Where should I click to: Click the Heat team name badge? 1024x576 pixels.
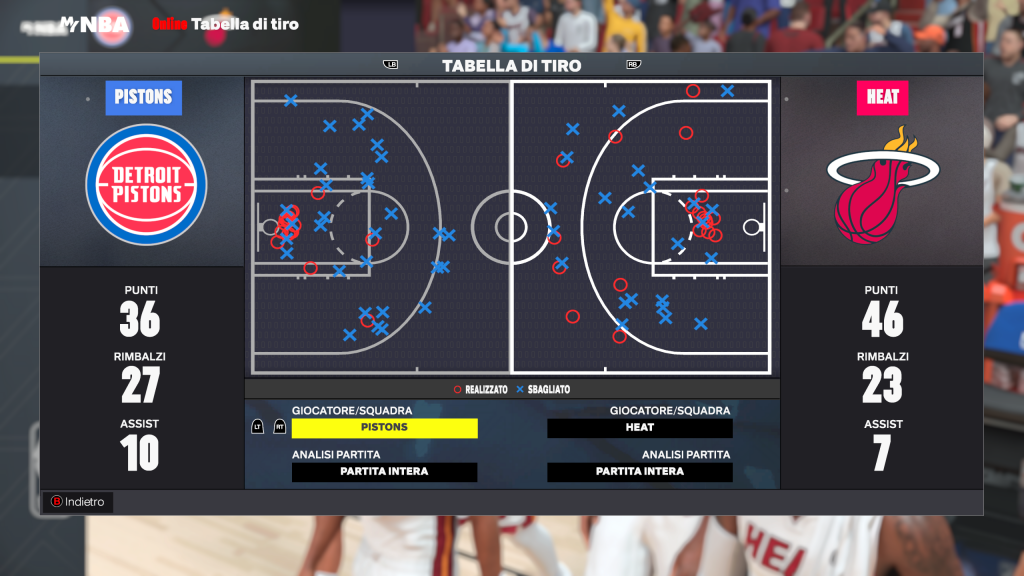882,98
